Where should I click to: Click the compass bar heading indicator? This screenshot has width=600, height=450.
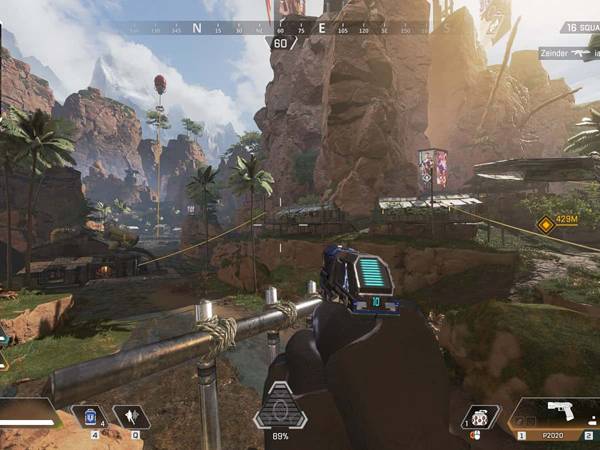point(281,43)
